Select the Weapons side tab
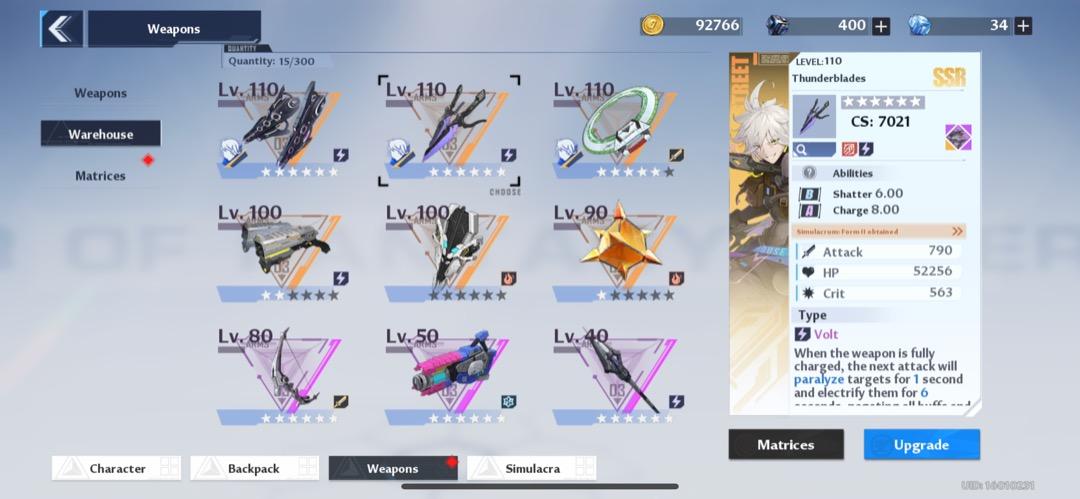1080x499 pixels. (x=100, y=93)
